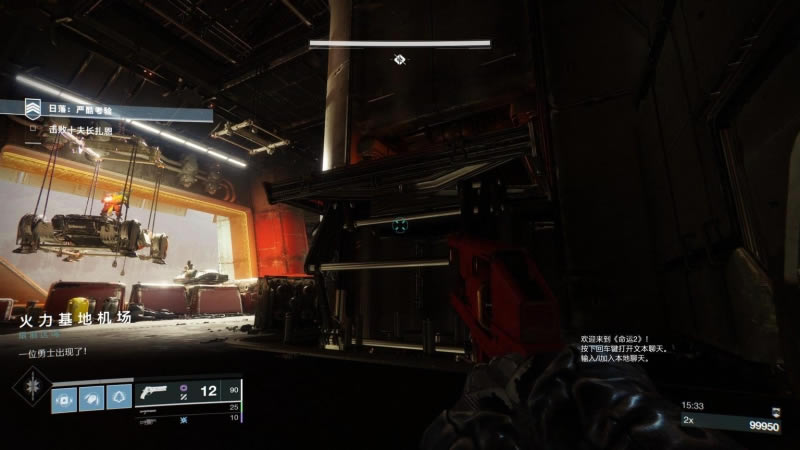Click the boss marker icon below the health bar
Screen dimensions: 800x450
[400, 59]
